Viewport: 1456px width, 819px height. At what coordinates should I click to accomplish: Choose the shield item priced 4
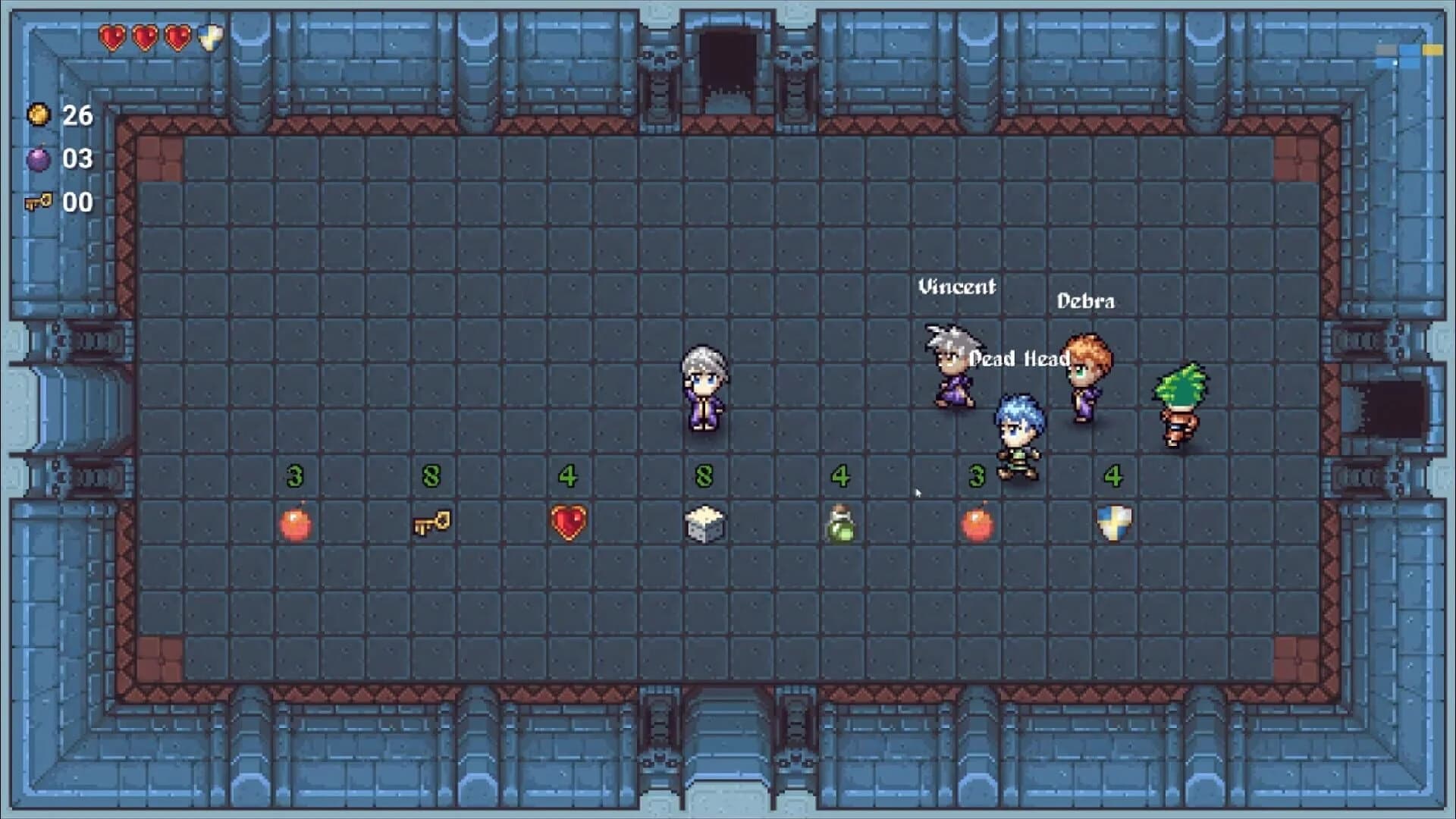point(1112,522)
